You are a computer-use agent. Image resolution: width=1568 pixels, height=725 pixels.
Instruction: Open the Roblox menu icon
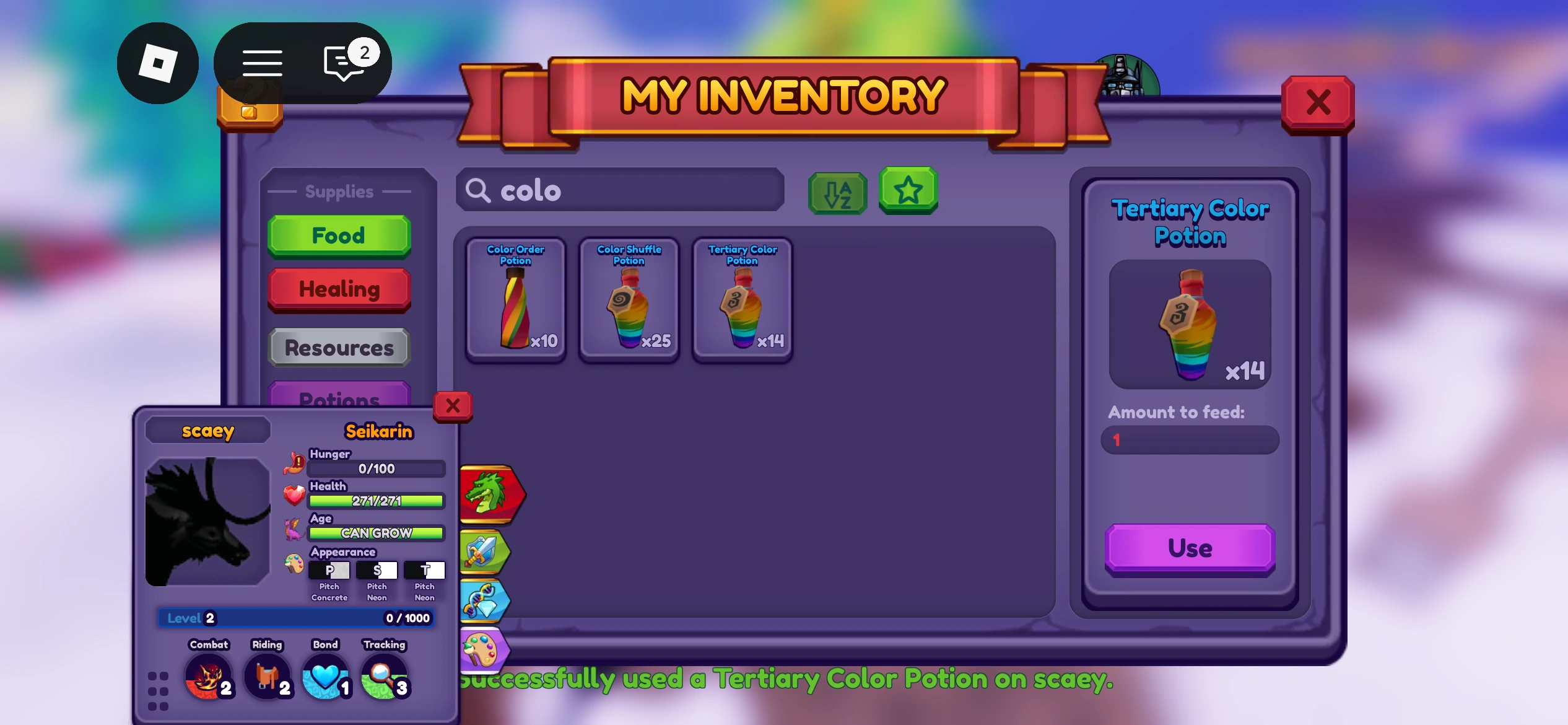(158, 63)
